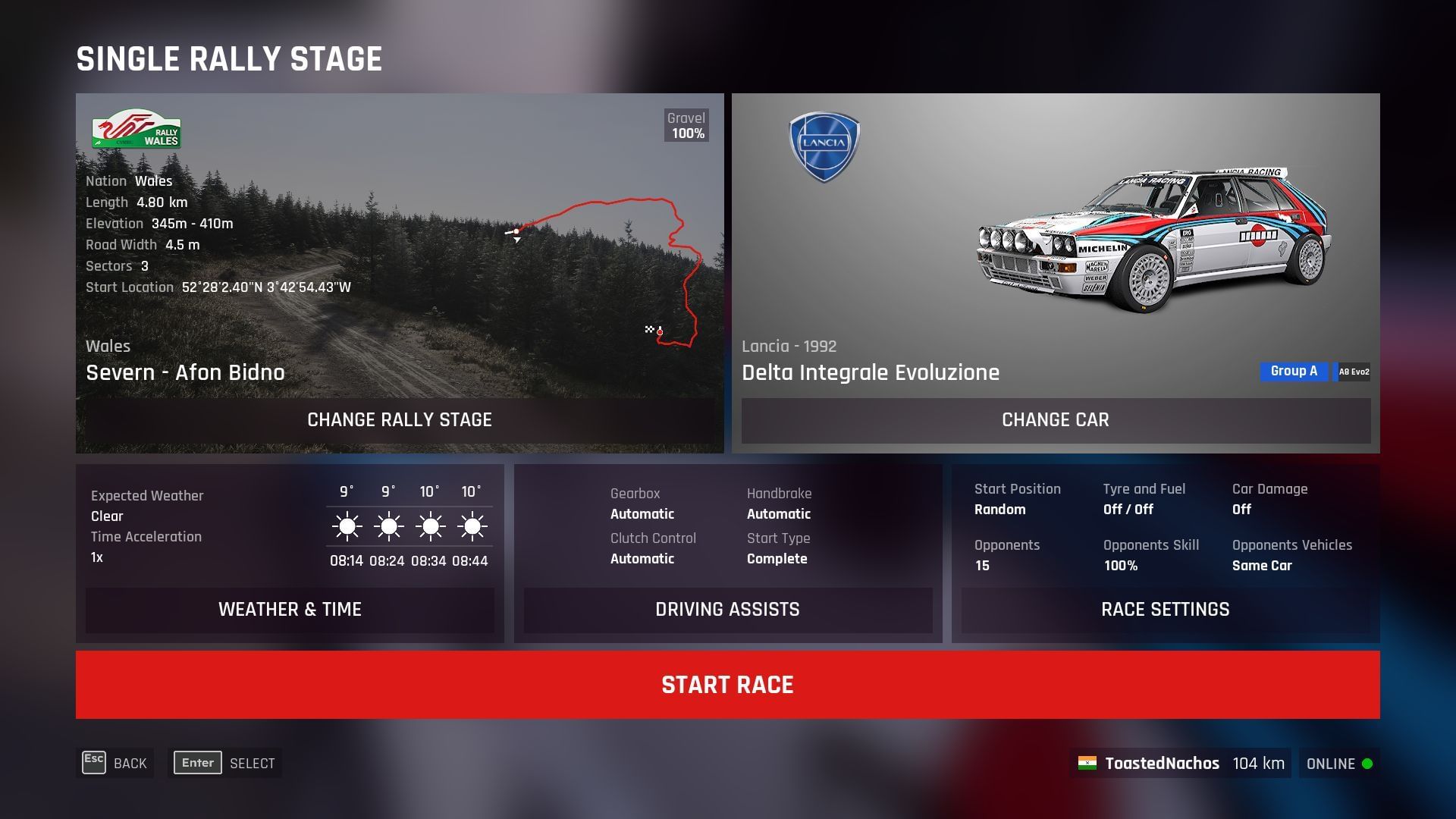Open the DRIVING ASSISTS panel

pos(727,610)
